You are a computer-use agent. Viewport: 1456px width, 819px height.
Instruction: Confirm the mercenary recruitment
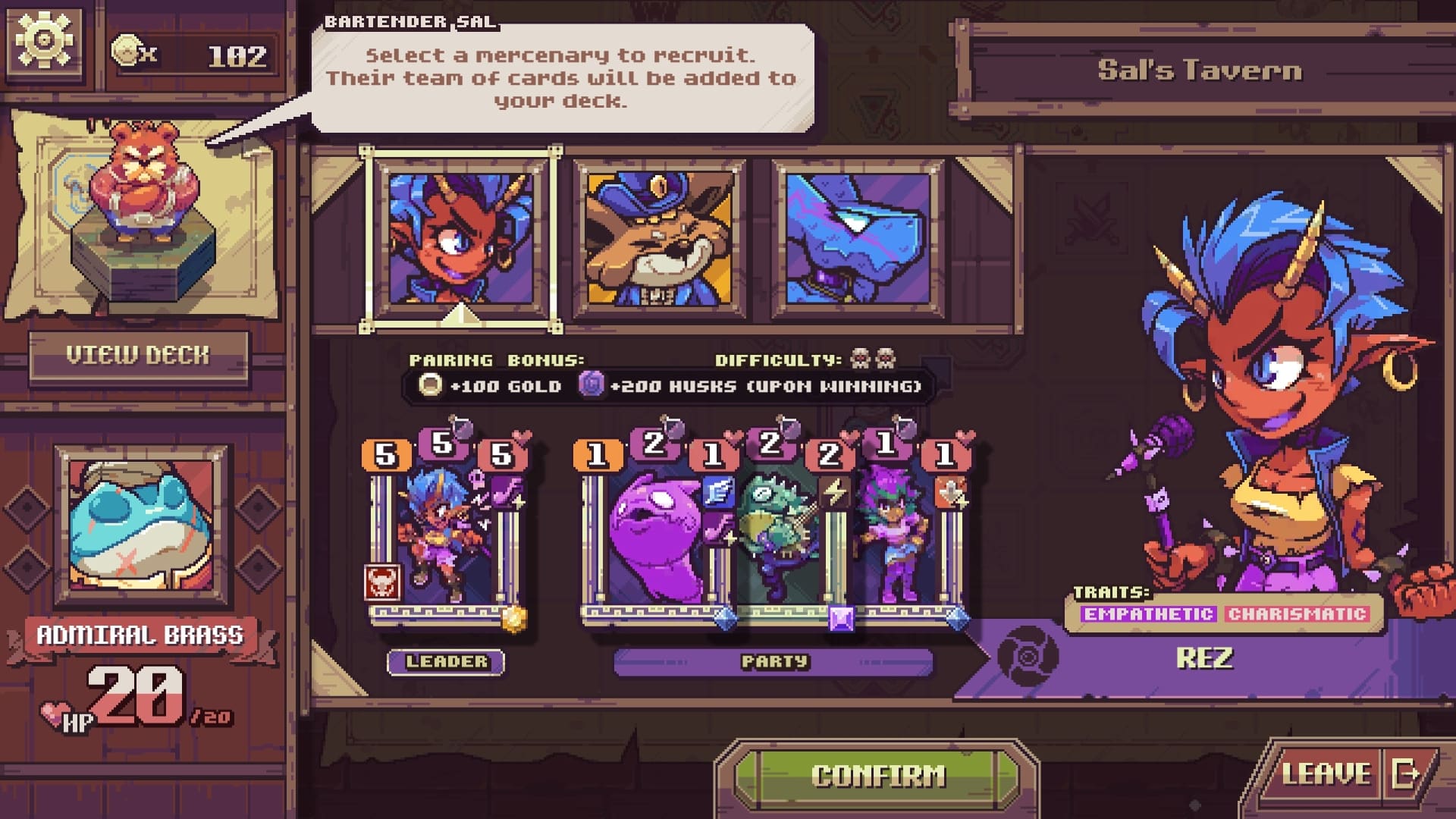[877, 775]
